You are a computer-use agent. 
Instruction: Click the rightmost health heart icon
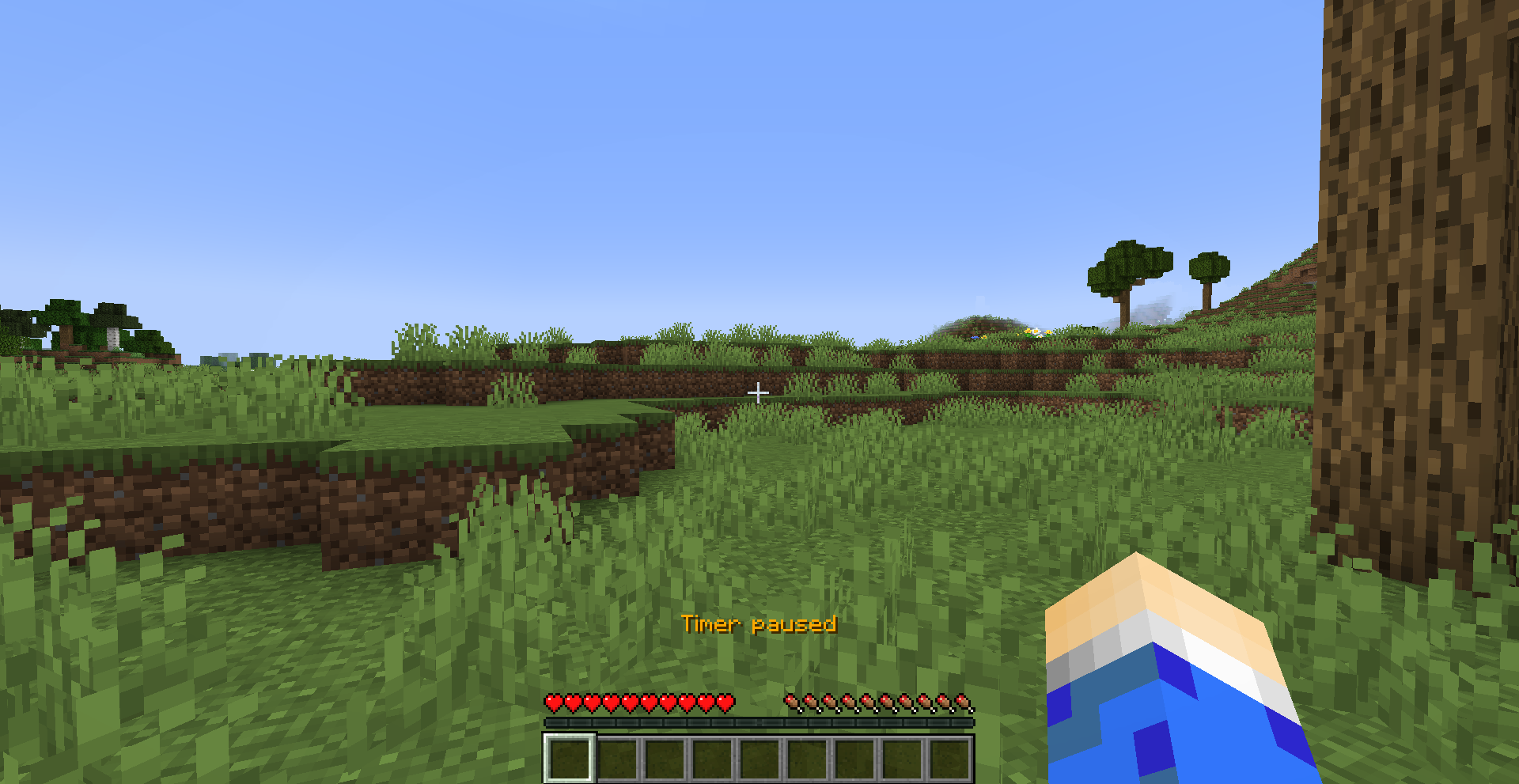pos(726,703)
